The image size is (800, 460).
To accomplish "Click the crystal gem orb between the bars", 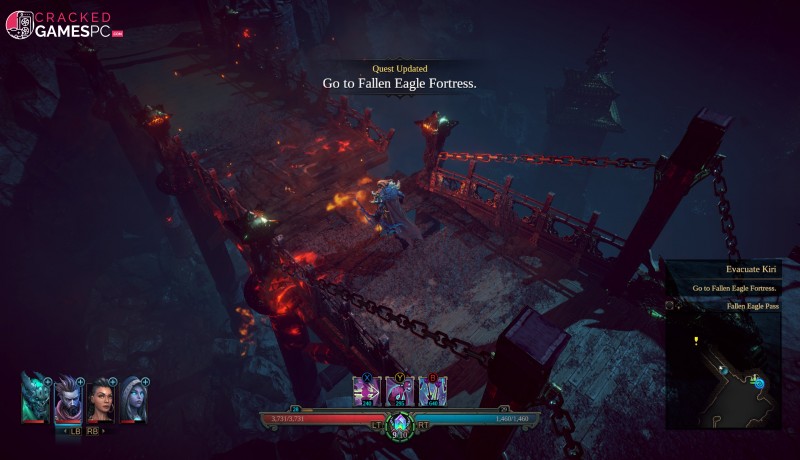I will [x=400, y=424].
